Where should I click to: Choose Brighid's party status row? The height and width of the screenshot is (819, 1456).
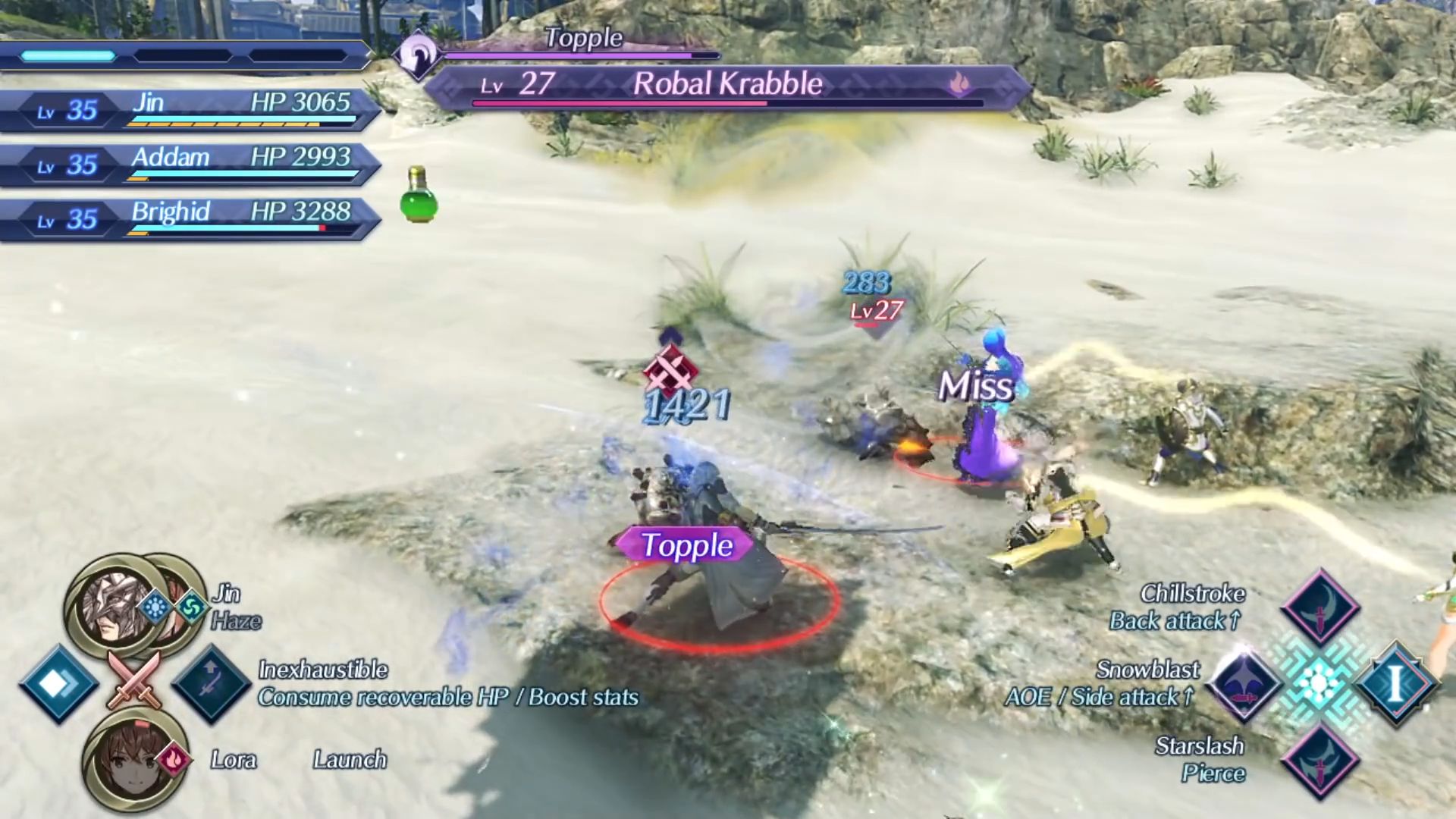(190, 218)
